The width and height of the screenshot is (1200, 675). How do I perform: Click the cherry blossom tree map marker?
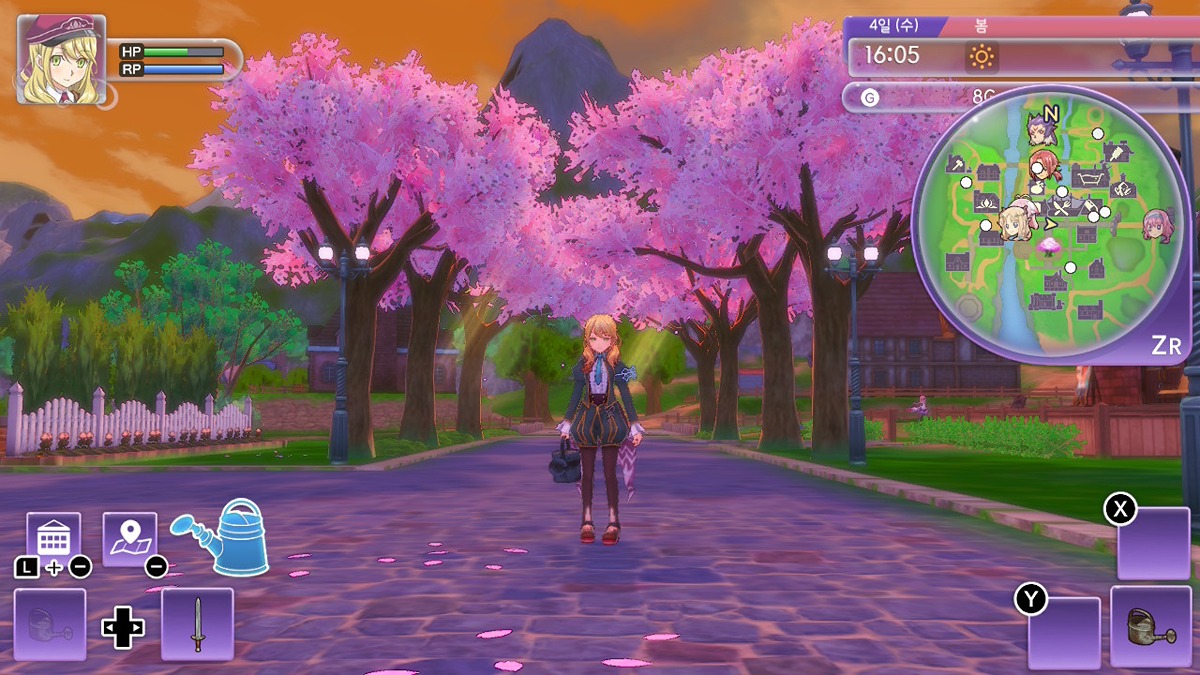(x=1049, y=245)
